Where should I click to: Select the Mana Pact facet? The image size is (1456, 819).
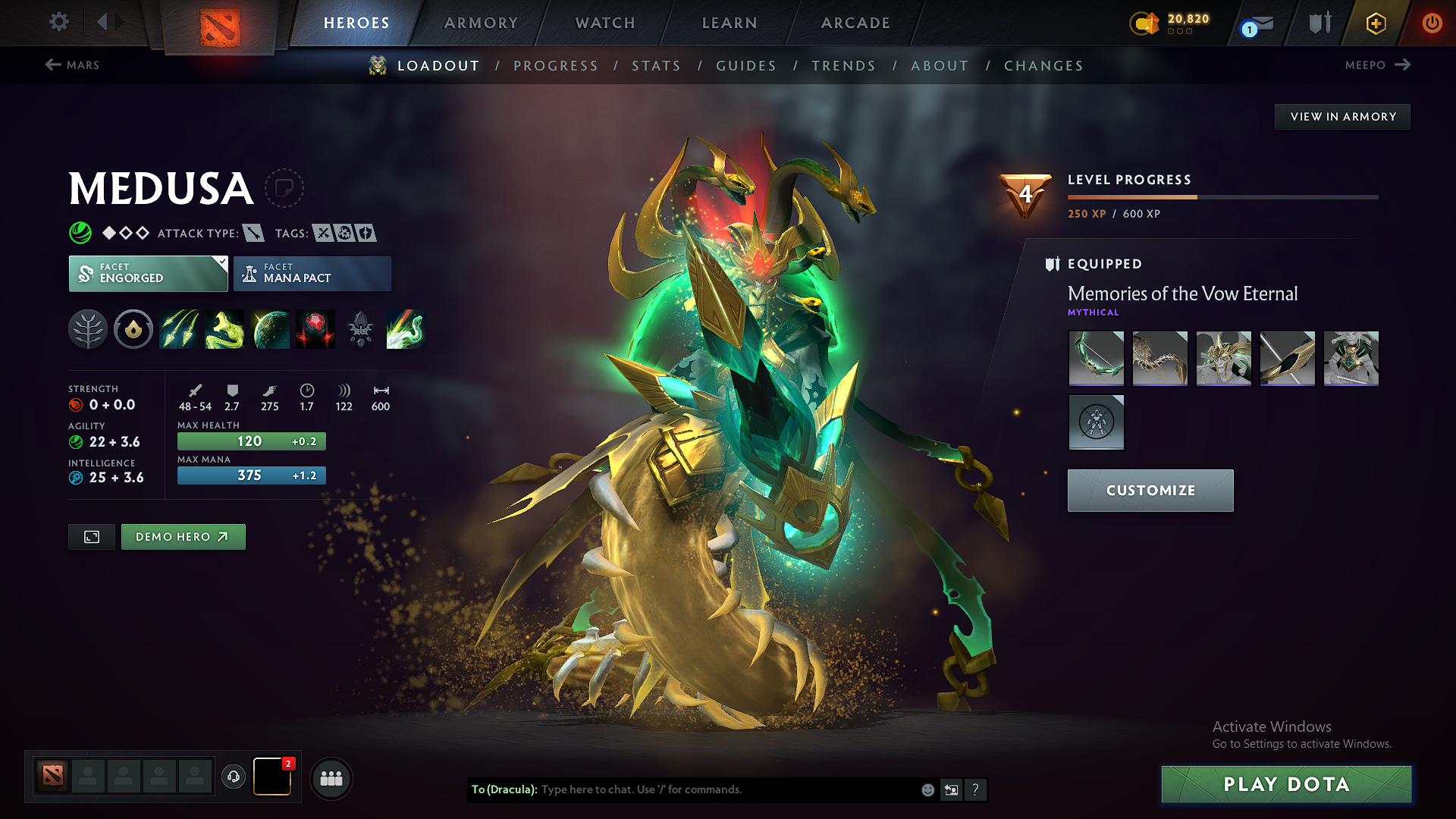312,273
